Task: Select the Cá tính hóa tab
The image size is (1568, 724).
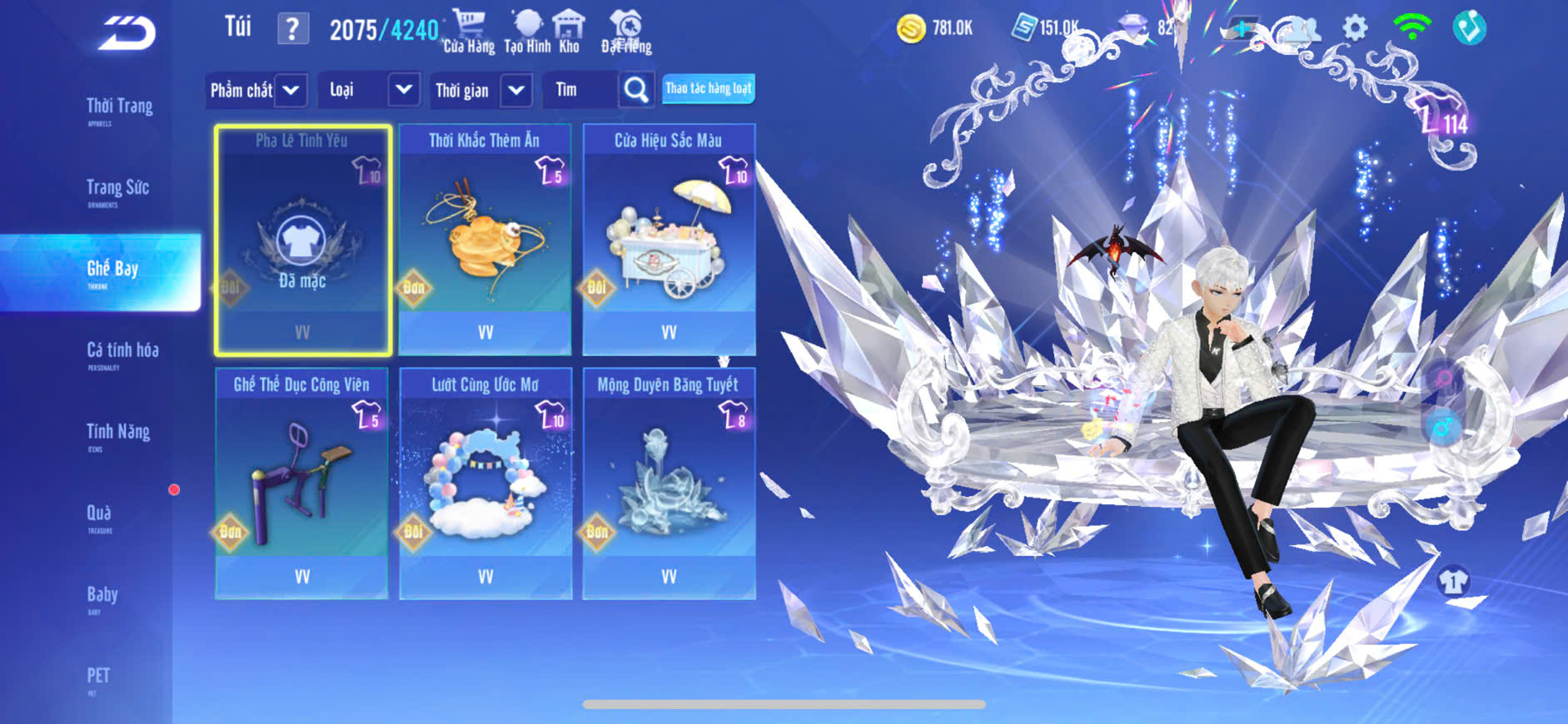Action: pyautogui.click(x=122, y=352)
